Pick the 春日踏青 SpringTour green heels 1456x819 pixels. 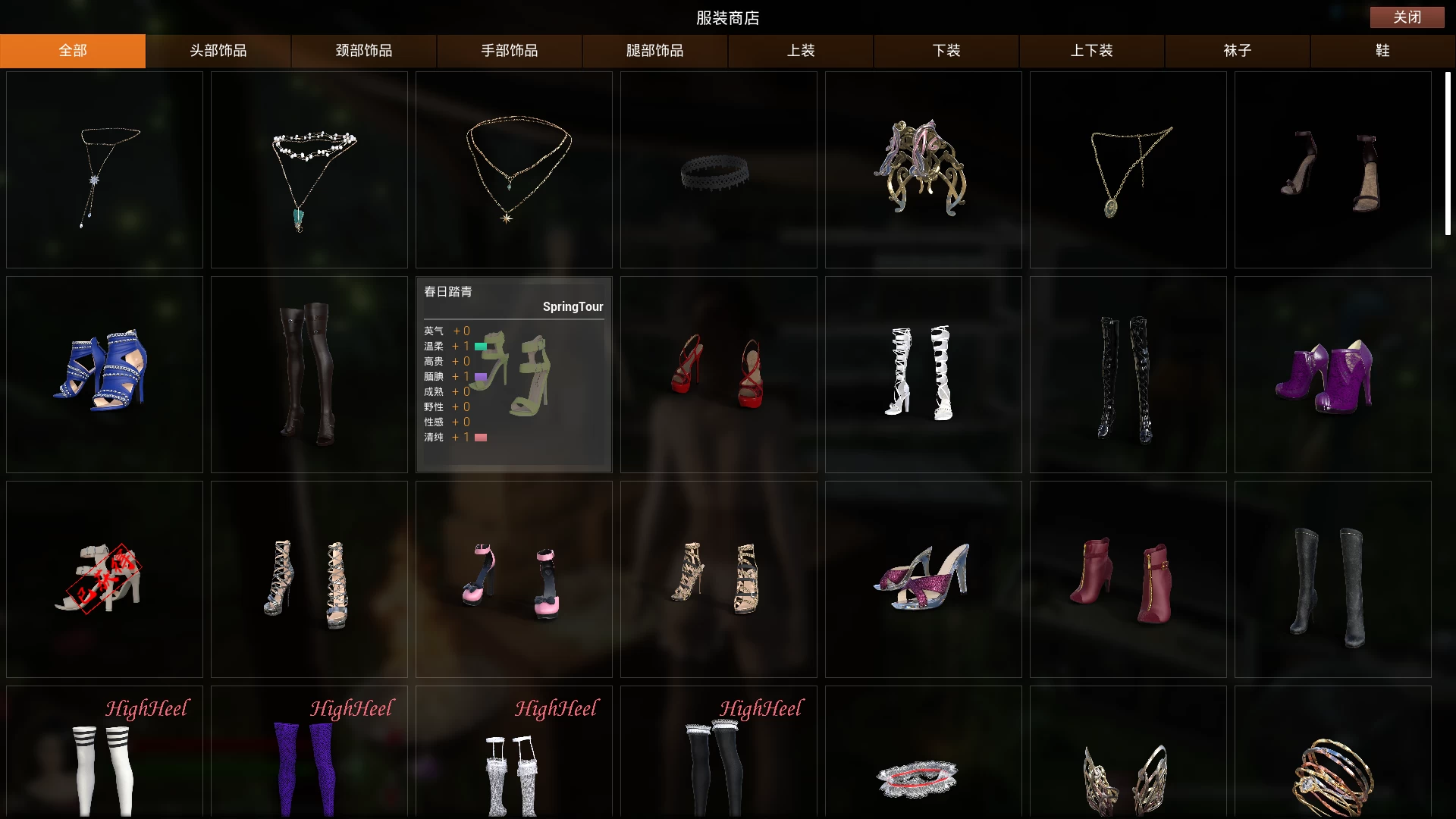point(514,375)
